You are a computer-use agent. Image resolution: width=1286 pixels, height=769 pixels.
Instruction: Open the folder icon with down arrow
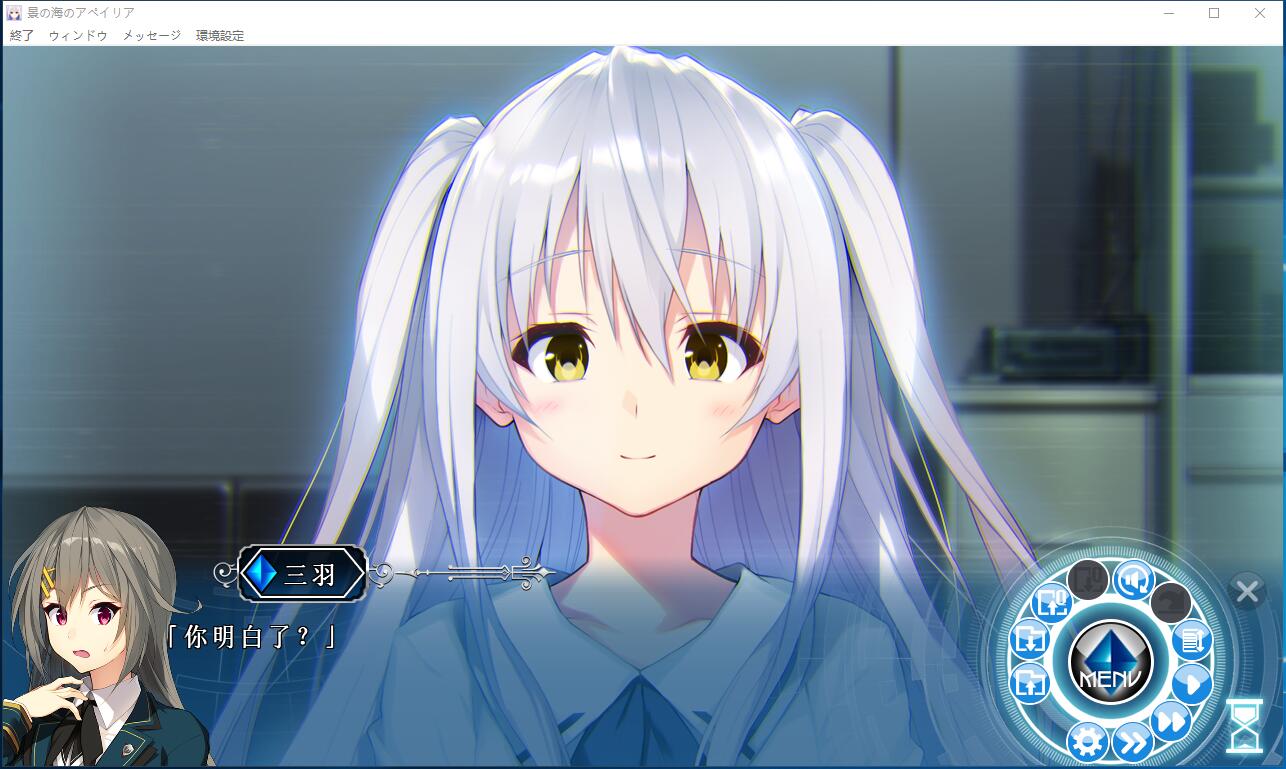point(1029,639)
